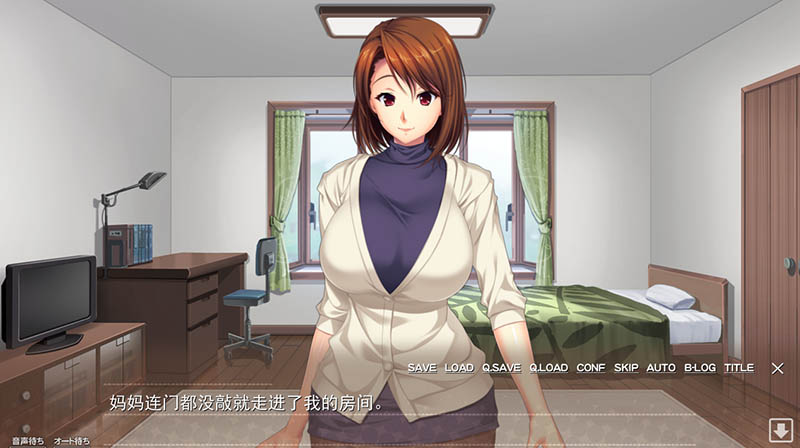The image size is (800, 448).
Task: Click the down-arrow advance icon
Action: [x=779, y=431]
